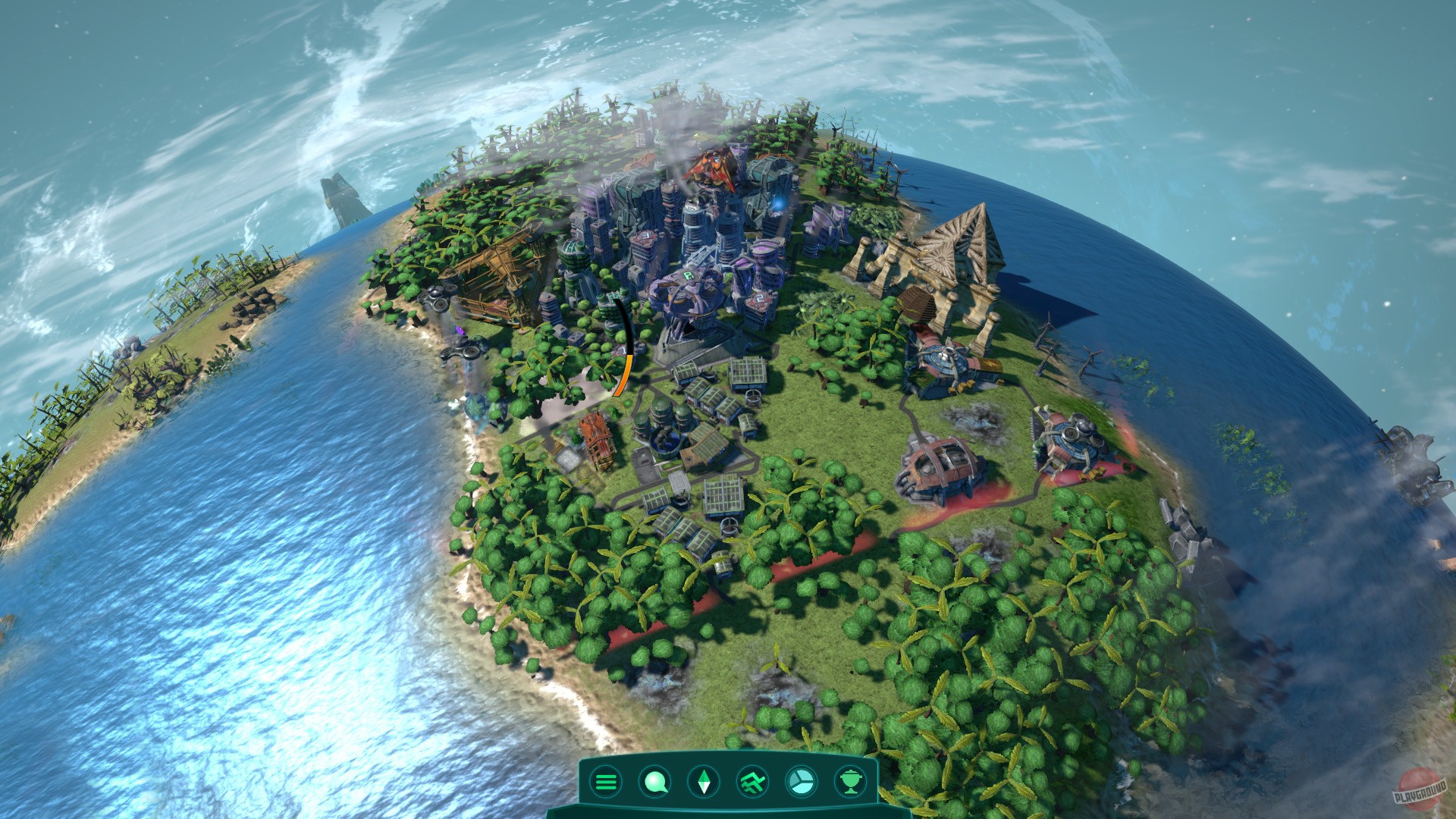Open the pie chart statistics panel
Image resolution: width=1456 pixels, height=819 pixels.
coord(802,782)
